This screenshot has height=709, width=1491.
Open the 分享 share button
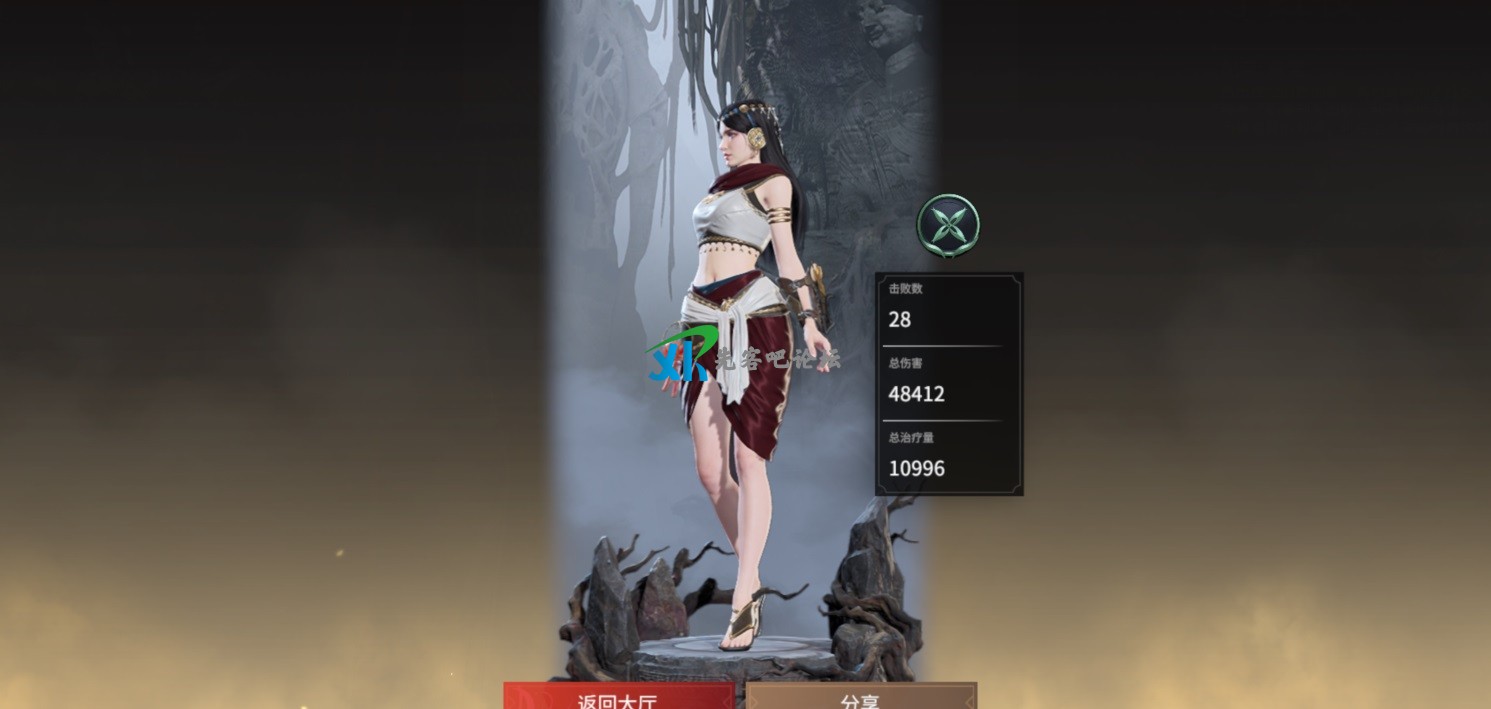coord(861,697)
